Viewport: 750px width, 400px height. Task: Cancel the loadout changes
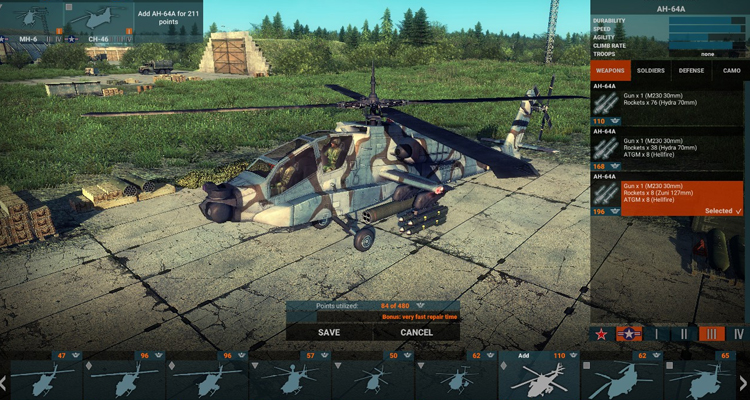[x=416, y=332]
